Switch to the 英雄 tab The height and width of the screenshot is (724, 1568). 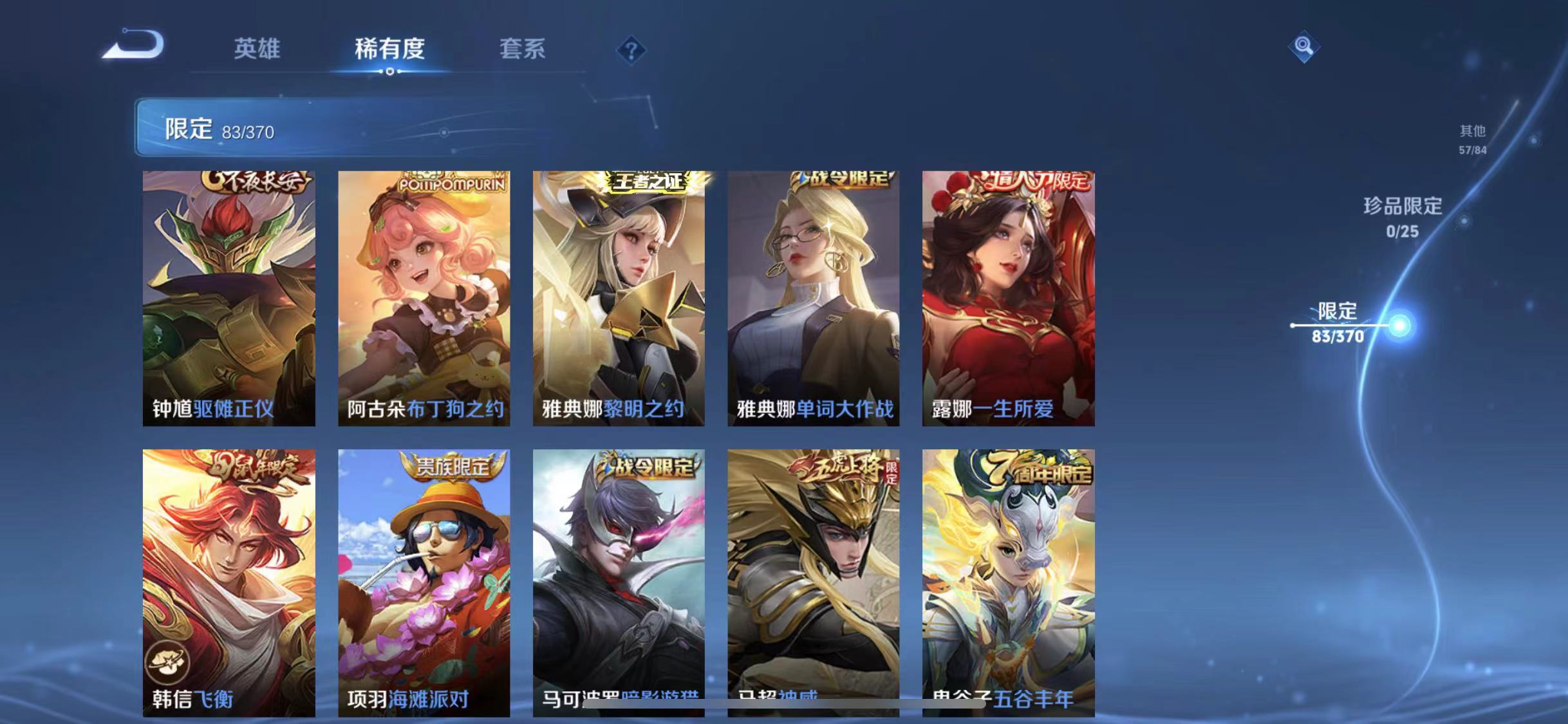257,49
